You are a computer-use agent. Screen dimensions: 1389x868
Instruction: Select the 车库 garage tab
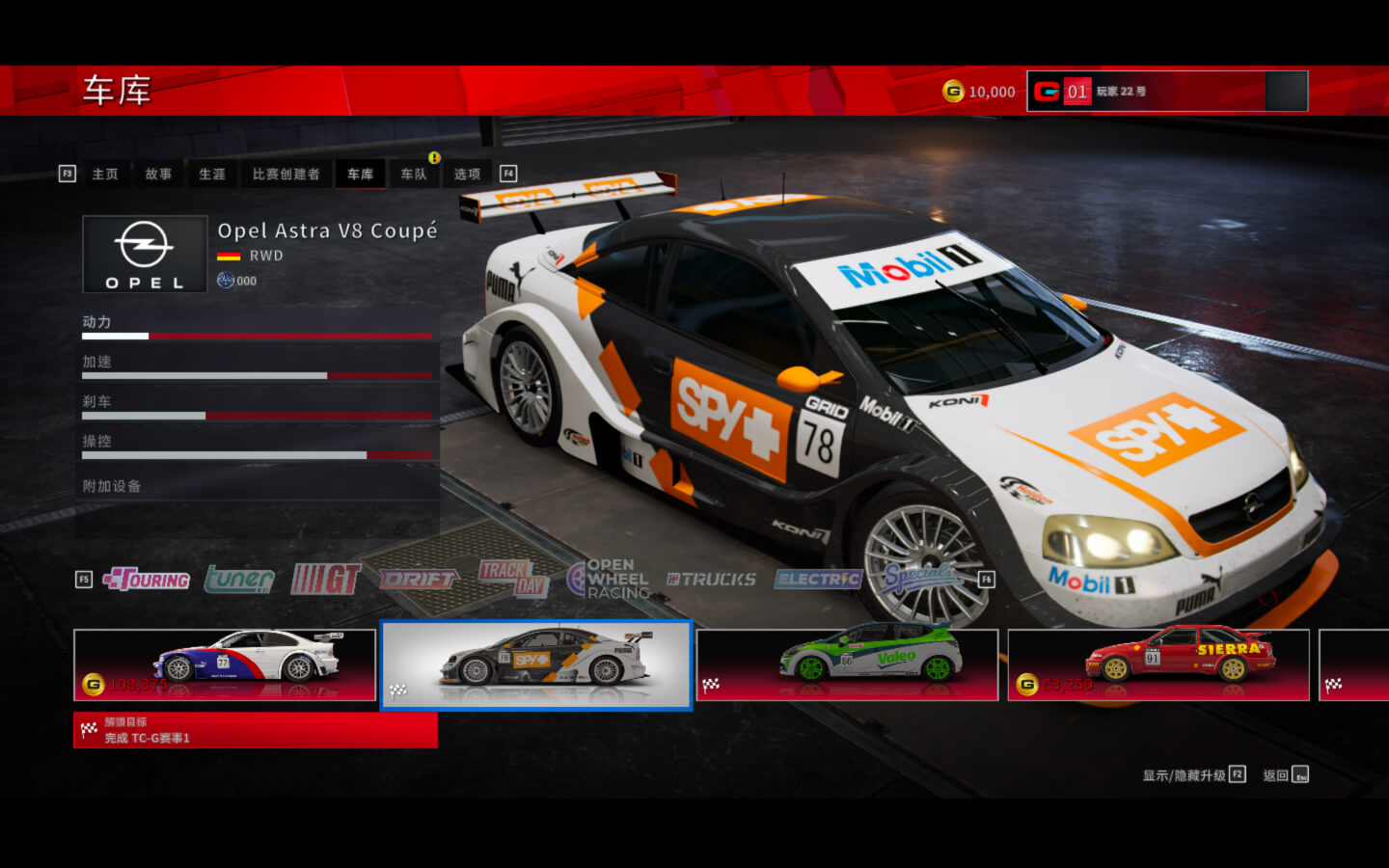click(360, 175)
